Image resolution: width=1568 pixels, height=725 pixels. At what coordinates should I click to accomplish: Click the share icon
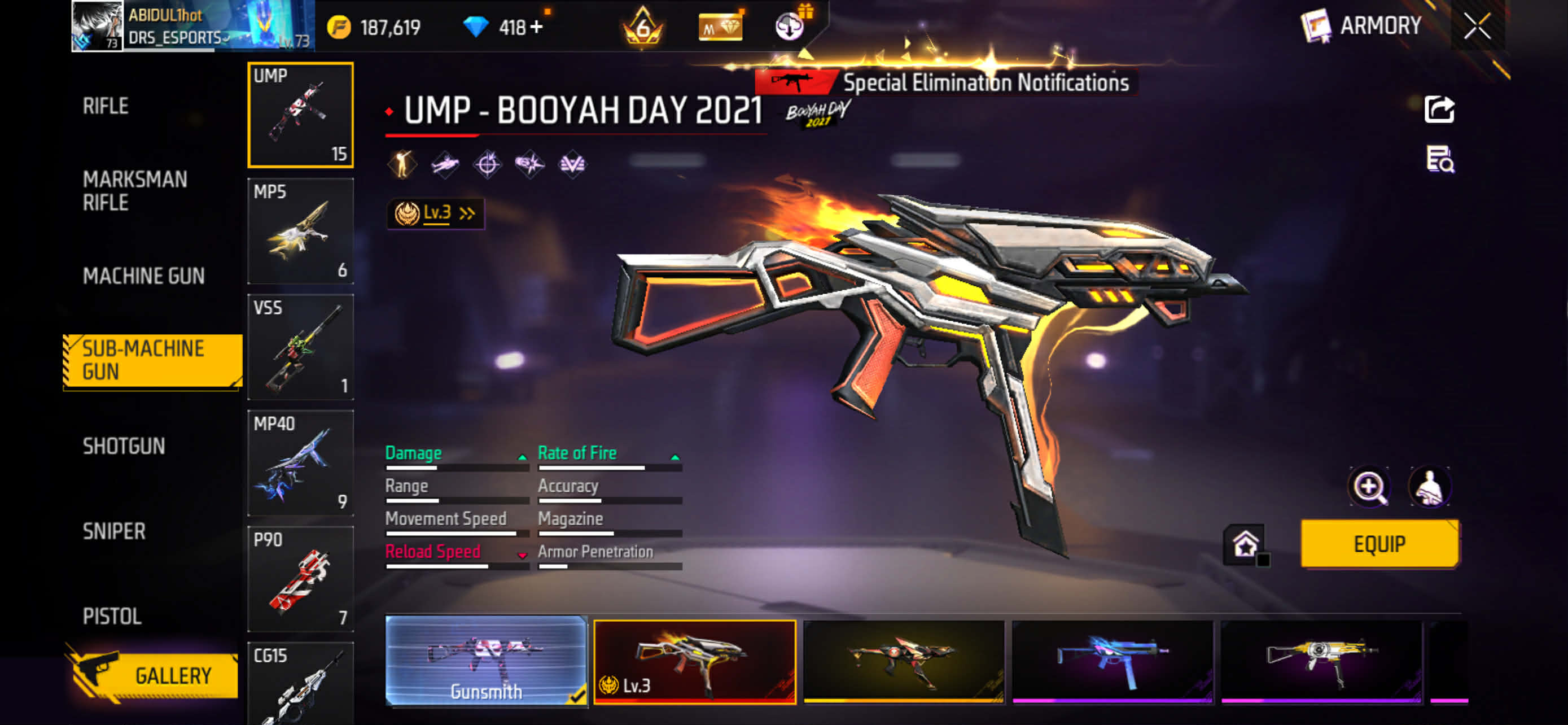pyautogui.click(x=1439, y=110)
